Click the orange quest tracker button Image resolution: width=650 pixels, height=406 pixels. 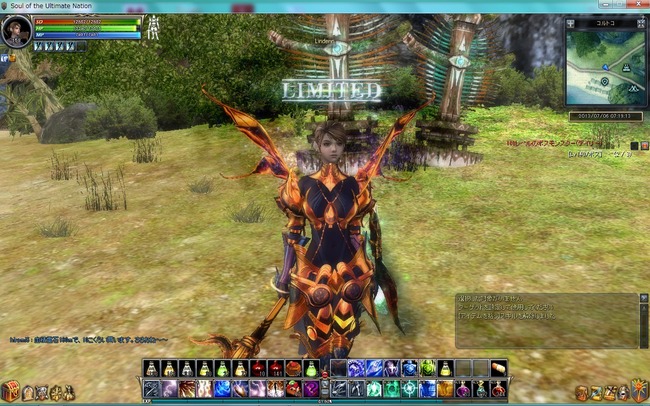click(644, 146)
